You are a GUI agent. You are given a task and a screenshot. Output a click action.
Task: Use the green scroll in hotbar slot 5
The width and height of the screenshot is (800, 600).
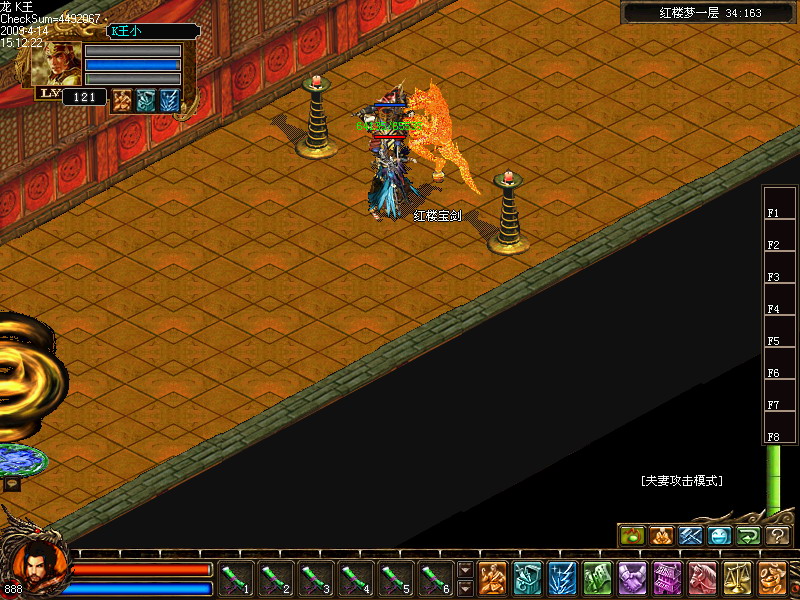(x=396, y=578)
